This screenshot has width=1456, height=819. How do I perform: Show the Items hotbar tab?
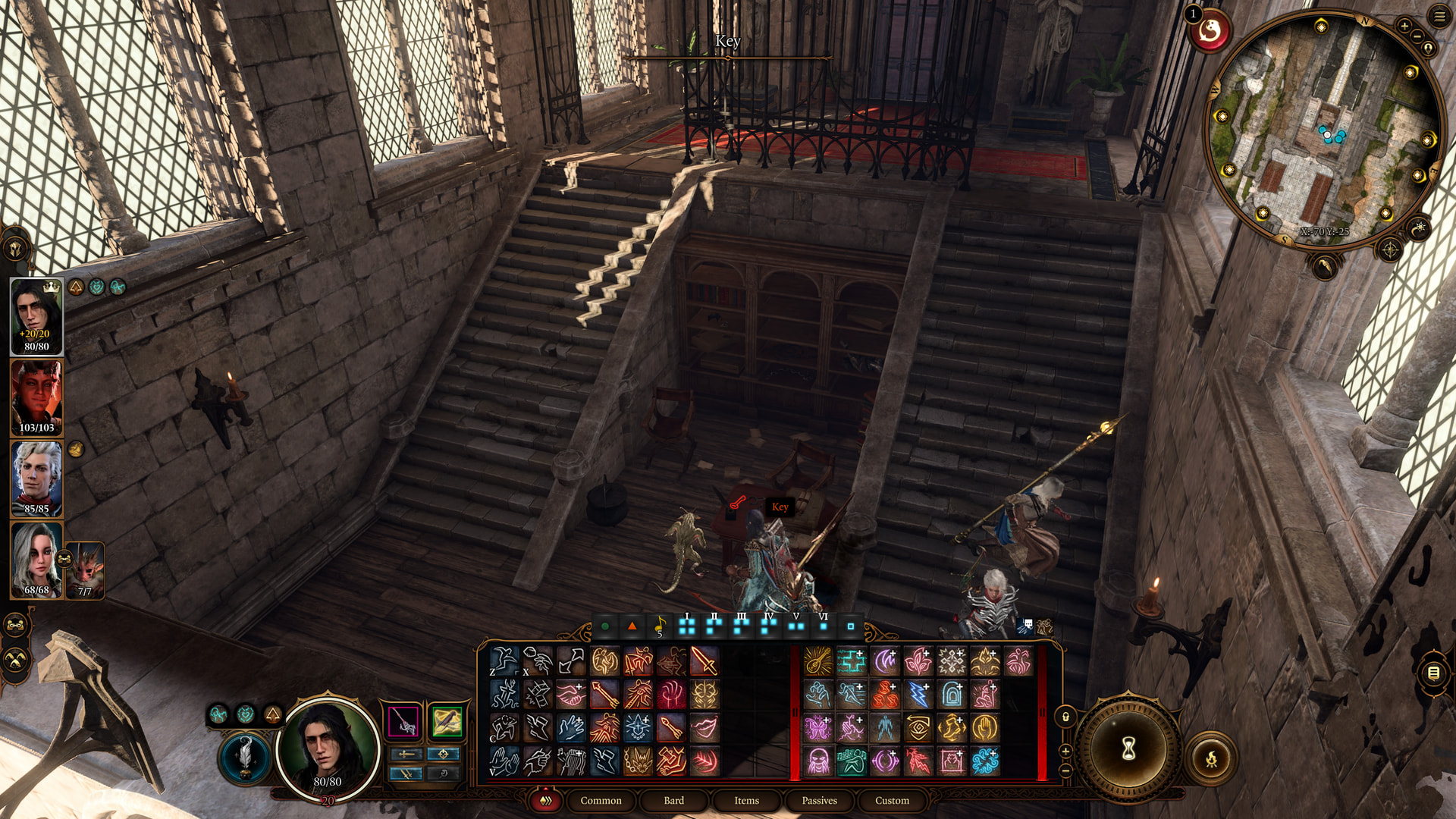(746, 801)
